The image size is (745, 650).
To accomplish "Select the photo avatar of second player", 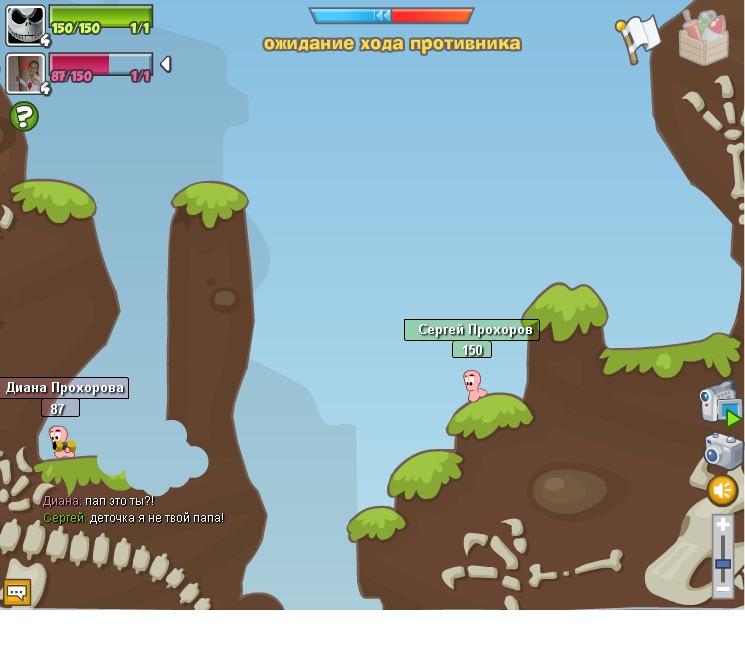I will [24, 73].
